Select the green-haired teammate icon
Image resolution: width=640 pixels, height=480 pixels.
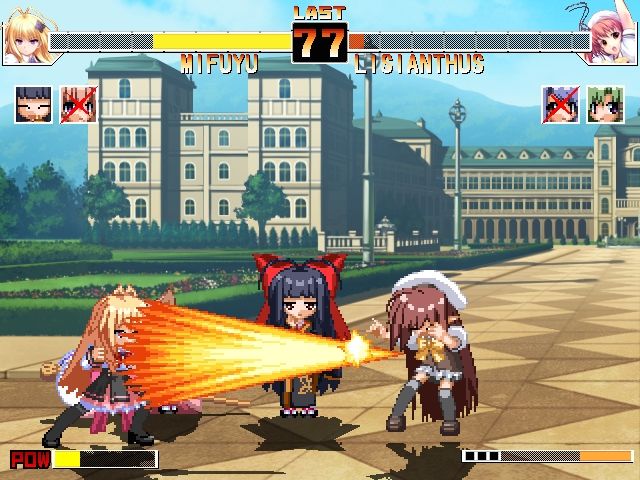pos(605,105)
